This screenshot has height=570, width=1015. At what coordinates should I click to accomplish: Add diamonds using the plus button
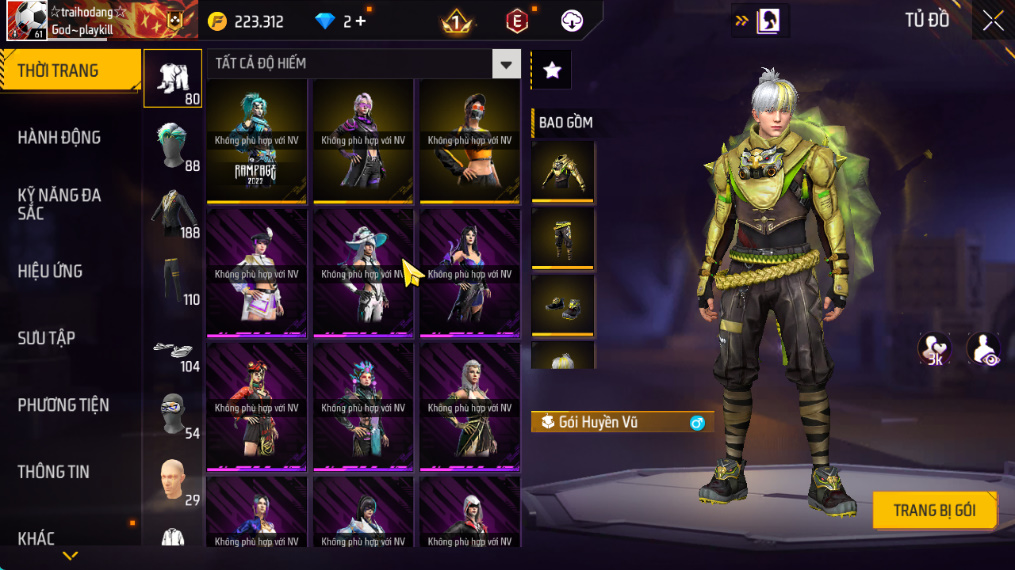(x=361, y=21)
